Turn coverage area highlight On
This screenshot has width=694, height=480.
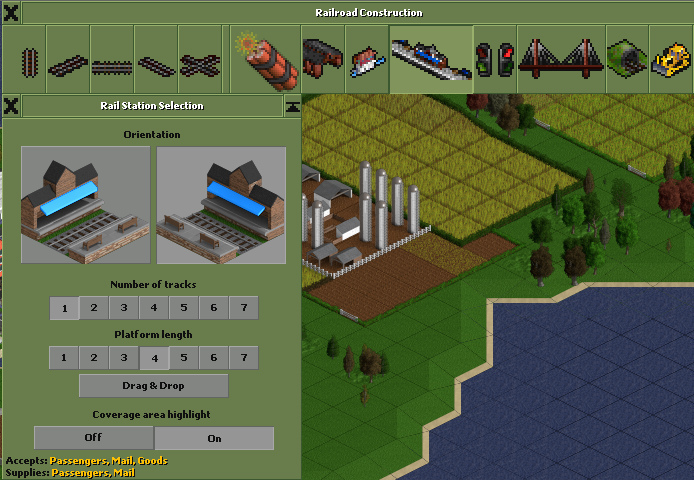[214, 438]
